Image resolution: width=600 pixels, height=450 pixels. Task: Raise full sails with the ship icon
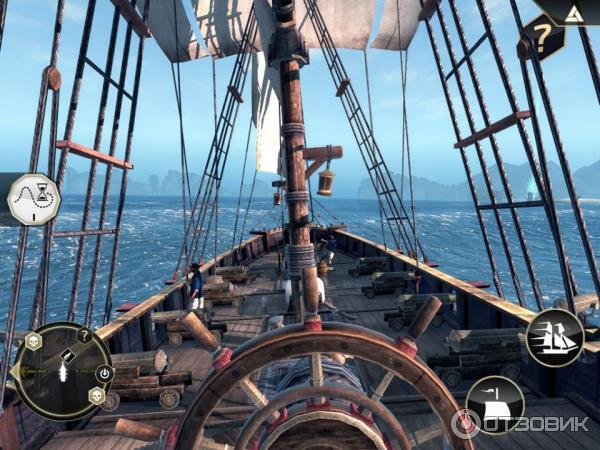click(x=555, y=337)
